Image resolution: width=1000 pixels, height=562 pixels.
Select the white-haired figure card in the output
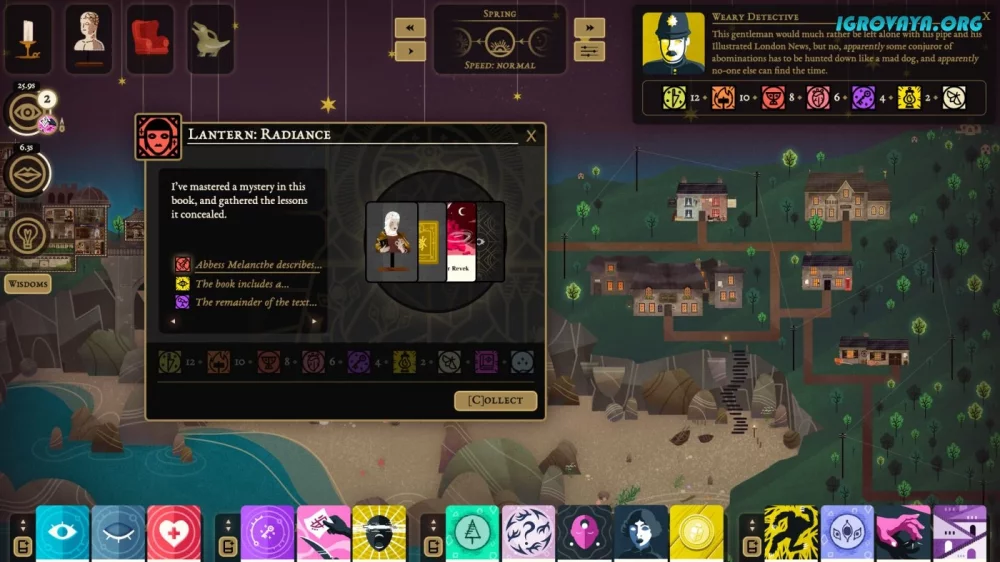click(x=391, y=242)
